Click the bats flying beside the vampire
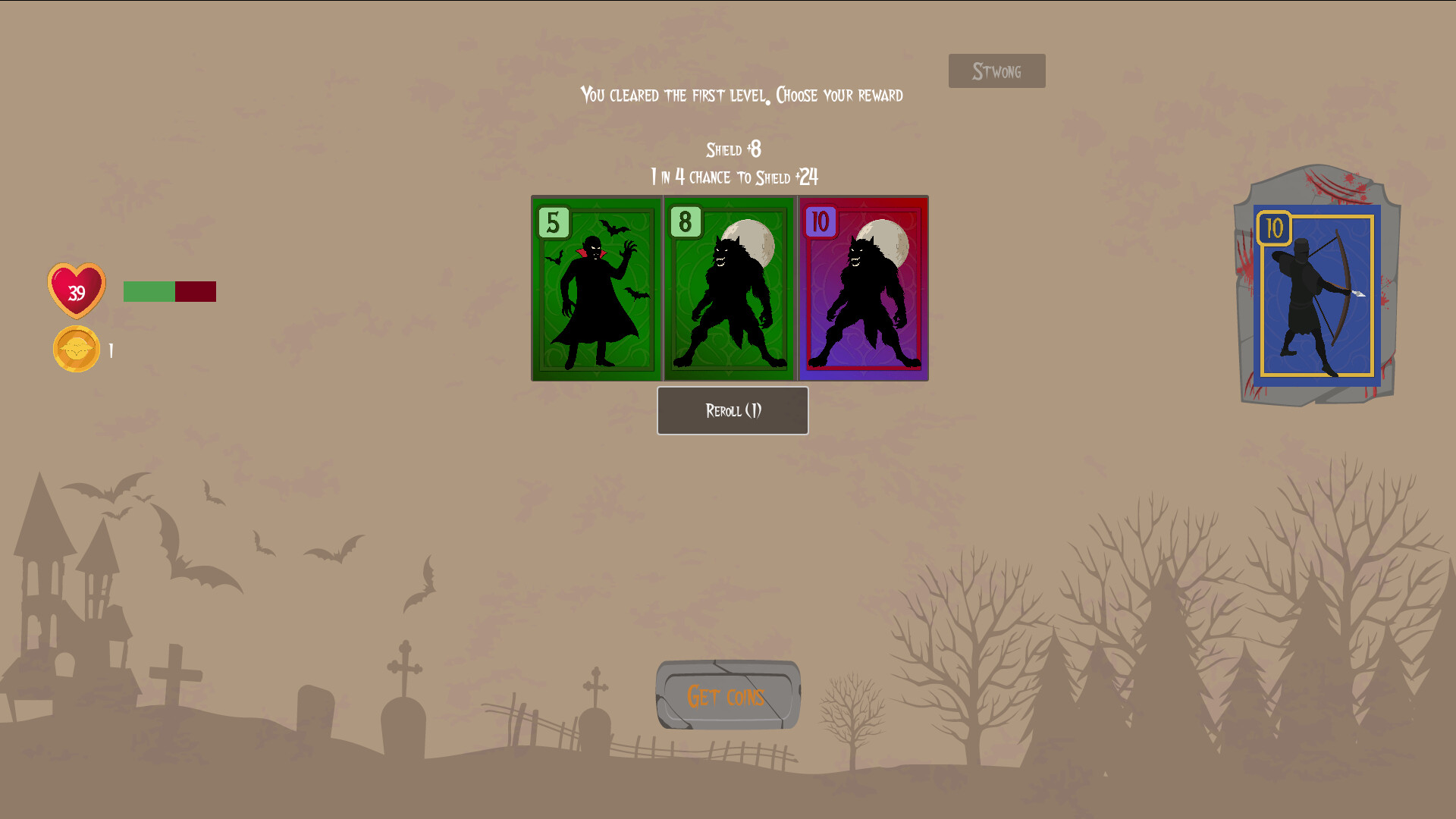 point(614,227)
